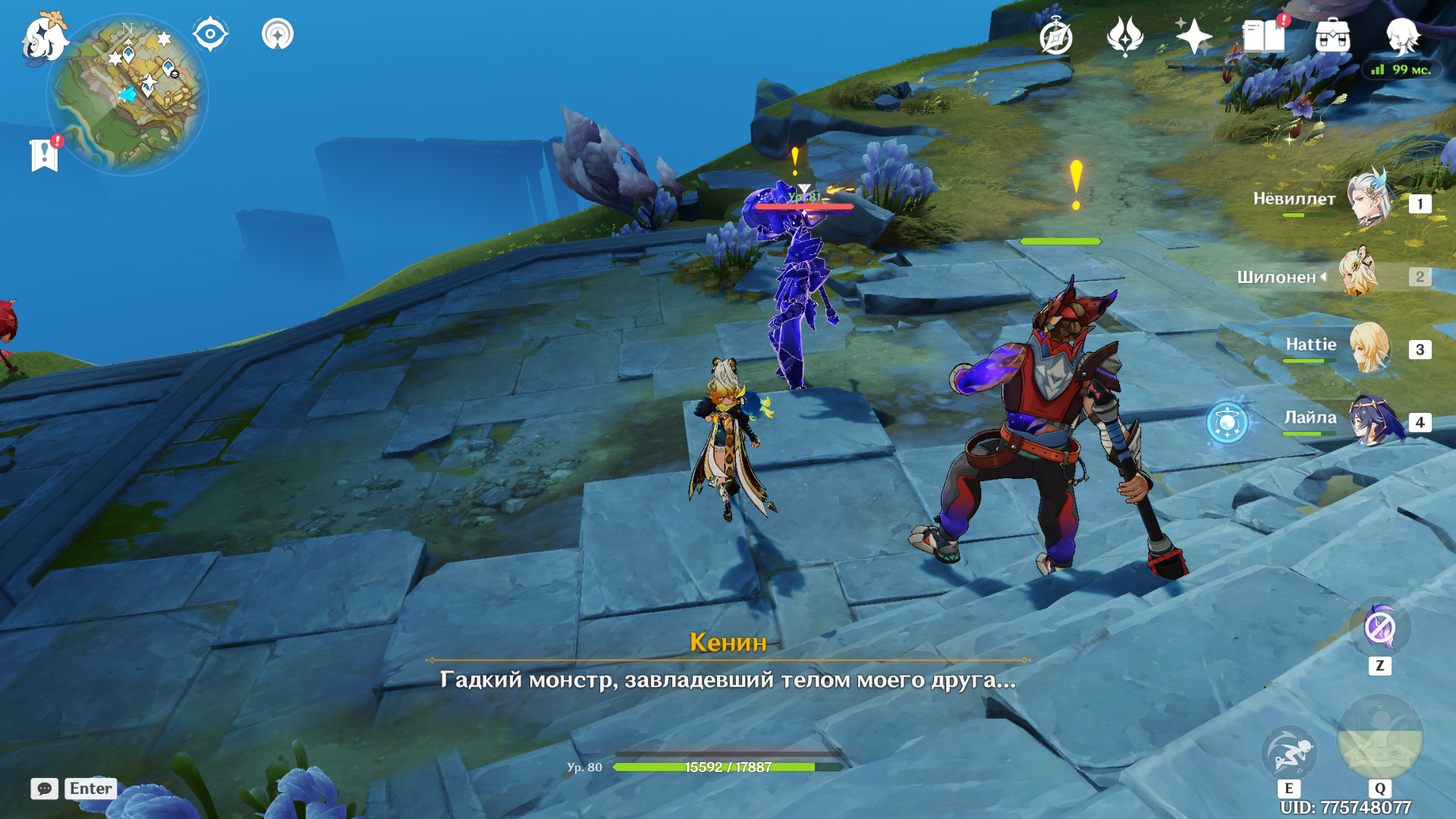The image size is (1456, 819).
Task: Select party member Шилонен
Action: tap(1358, 273)
